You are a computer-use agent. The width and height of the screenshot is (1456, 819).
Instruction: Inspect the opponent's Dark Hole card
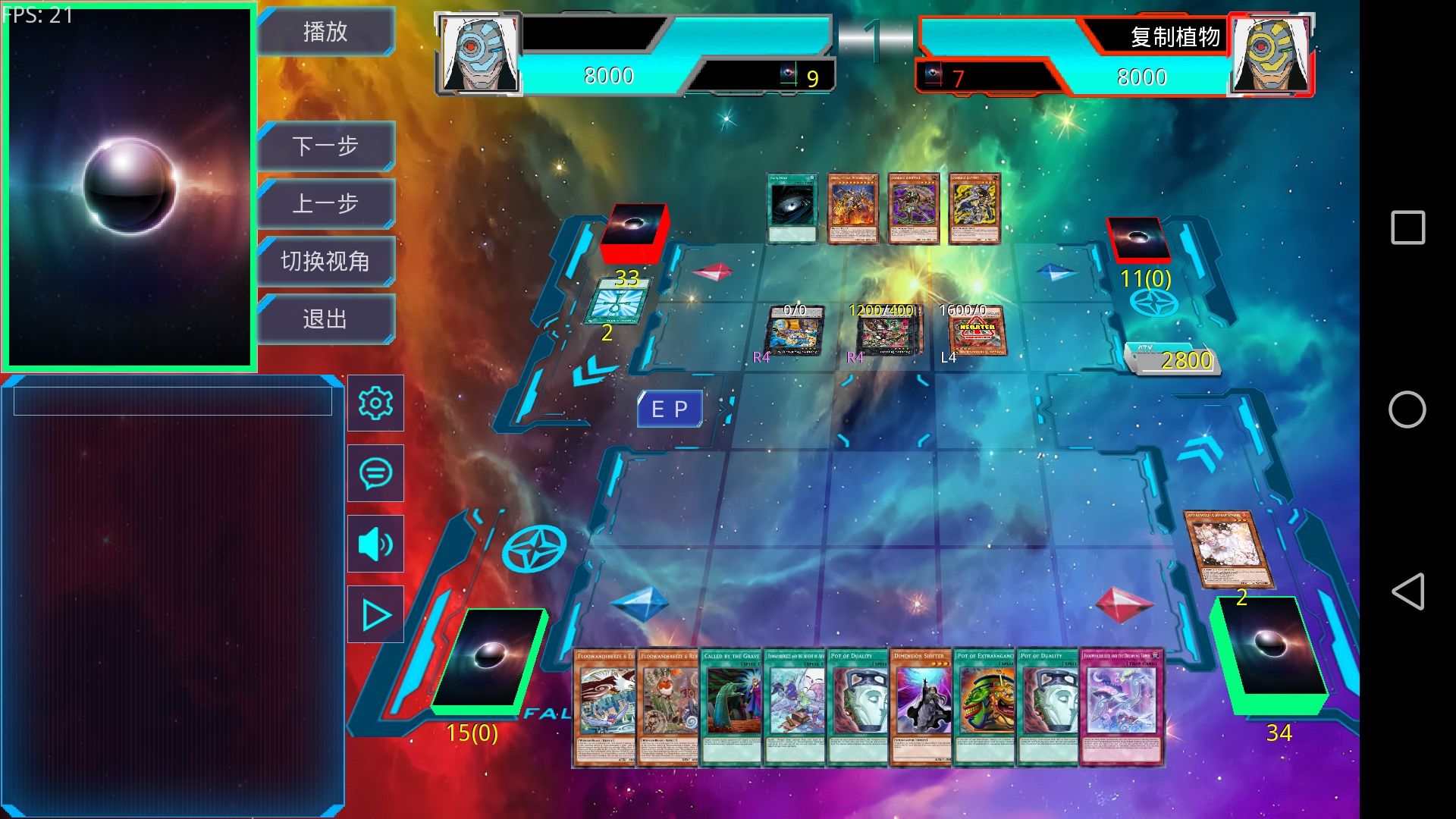792,209
